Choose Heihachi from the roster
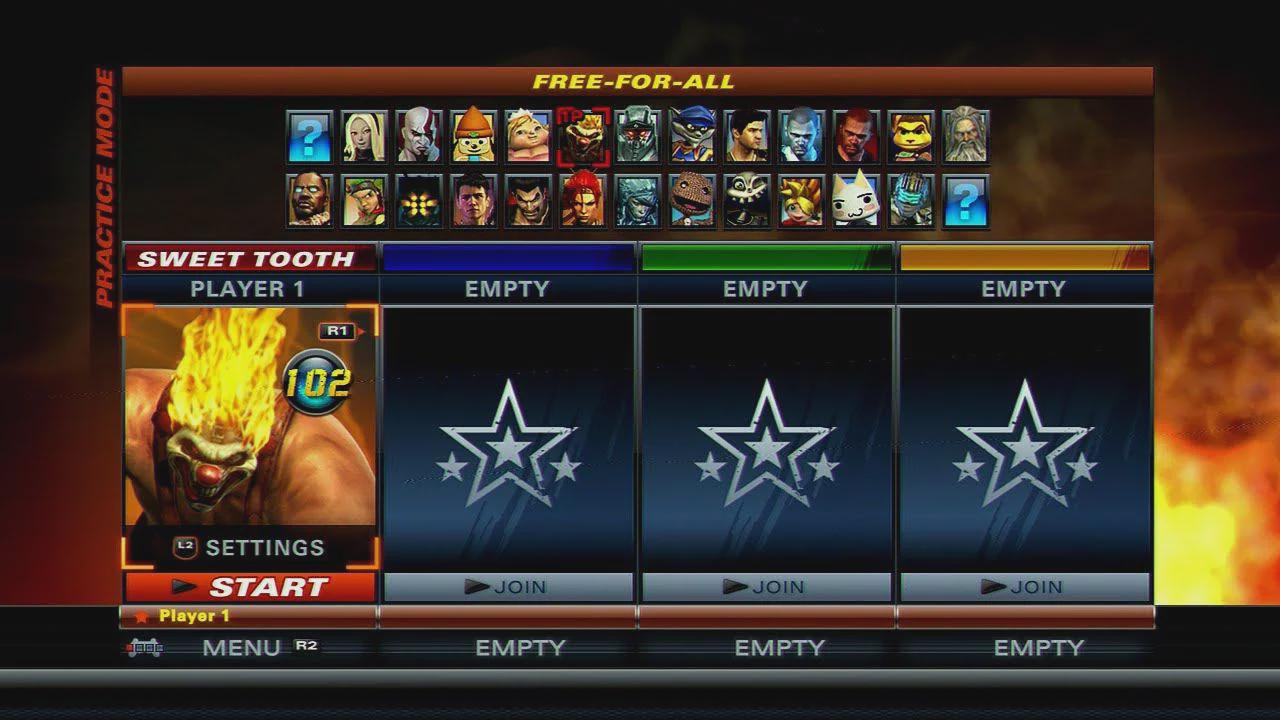1280x720 pixels. (x=528, y=201)
